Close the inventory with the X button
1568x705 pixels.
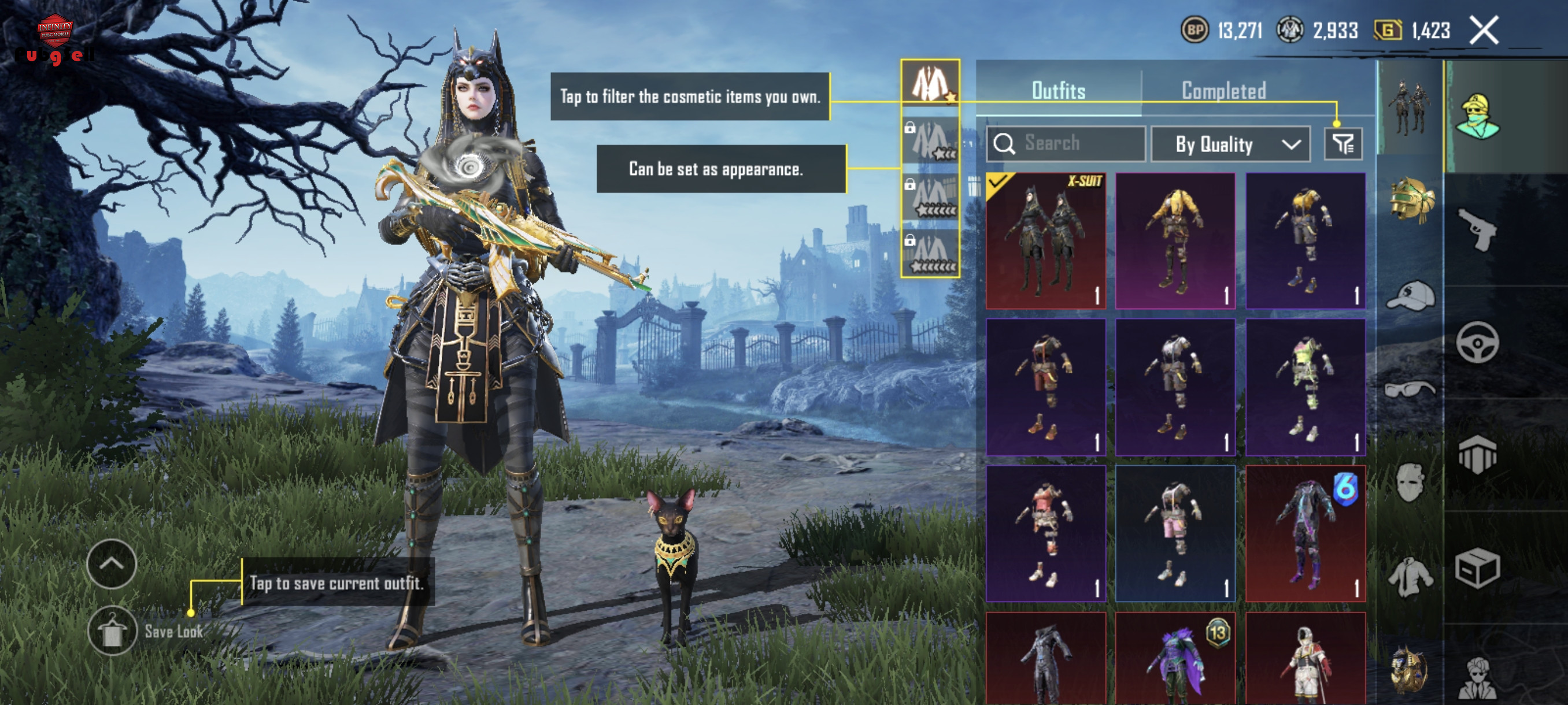coord(1484,31)
